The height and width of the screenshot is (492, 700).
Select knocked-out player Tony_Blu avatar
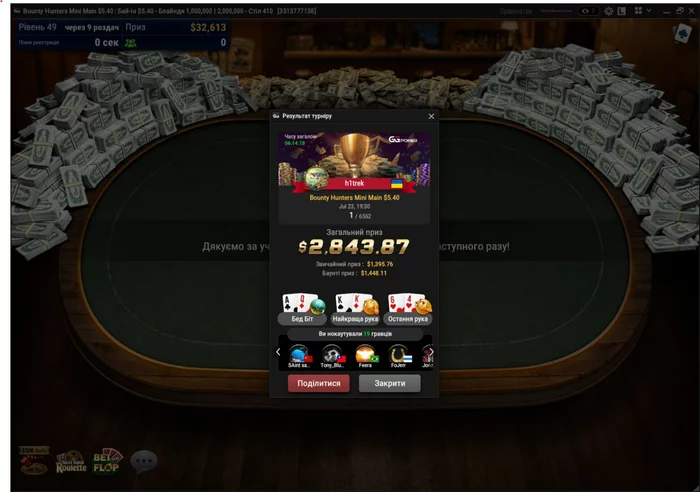click(332, 354)
